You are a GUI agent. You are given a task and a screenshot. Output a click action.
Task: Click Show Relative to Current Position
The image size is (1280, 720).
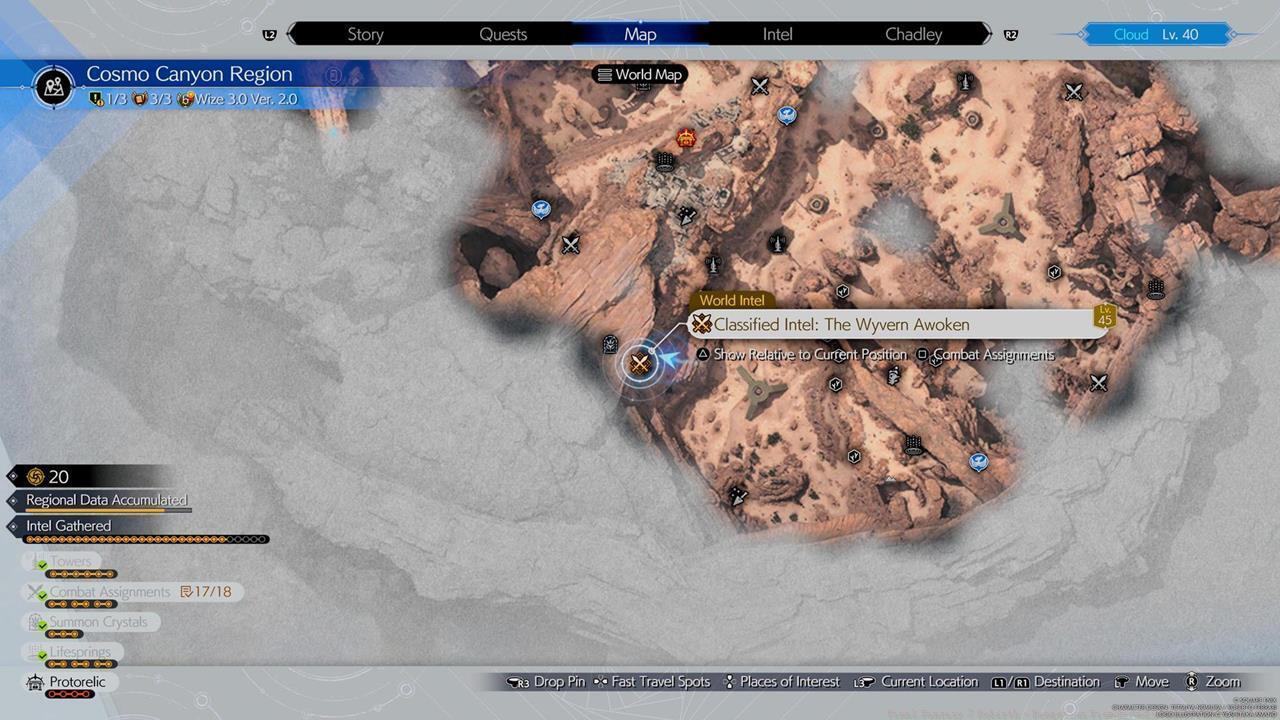point(809,354)
